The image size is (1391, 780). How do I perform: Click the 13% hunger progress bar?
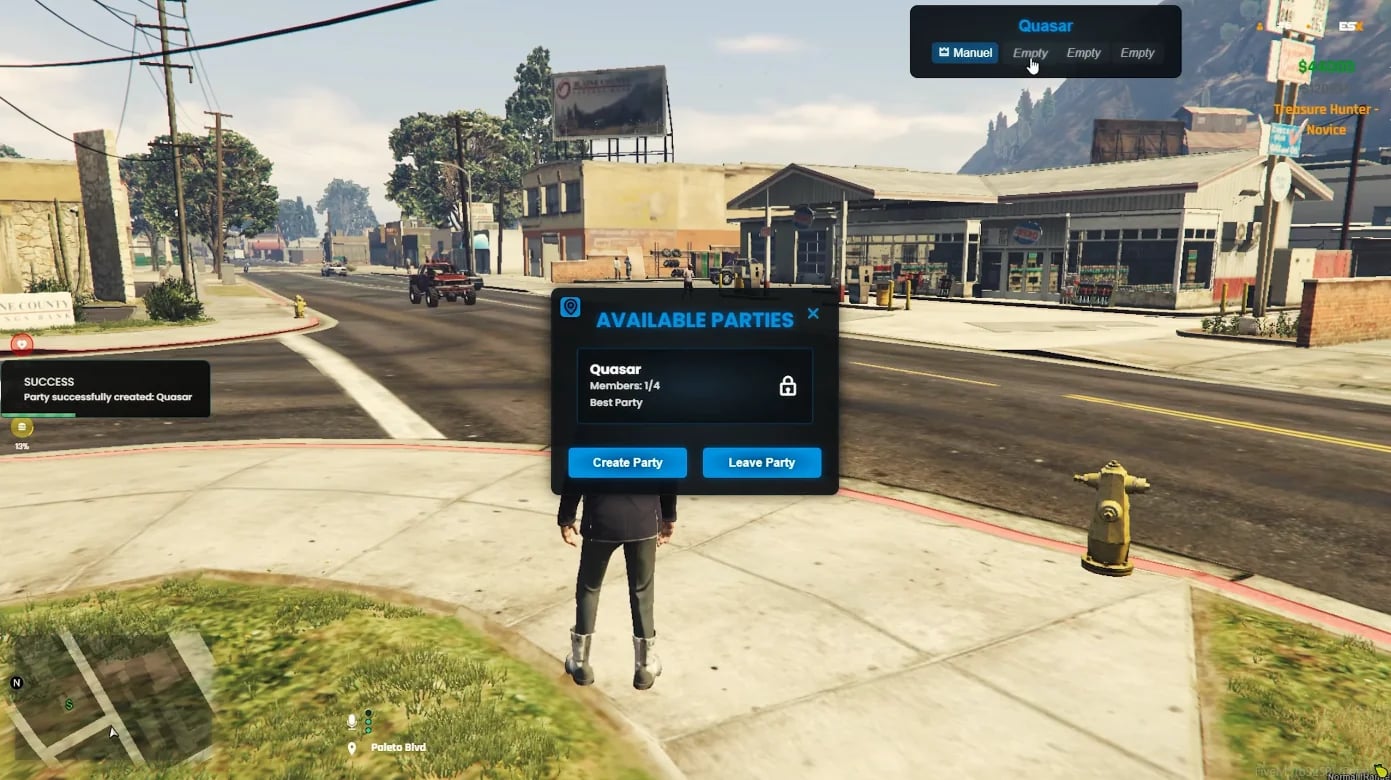click(x=21, y=446)
